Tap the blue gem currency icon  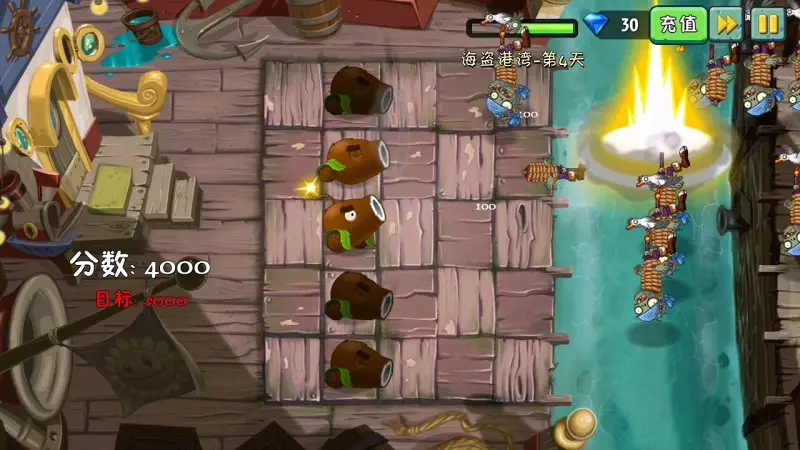click(x=597, y=25)
